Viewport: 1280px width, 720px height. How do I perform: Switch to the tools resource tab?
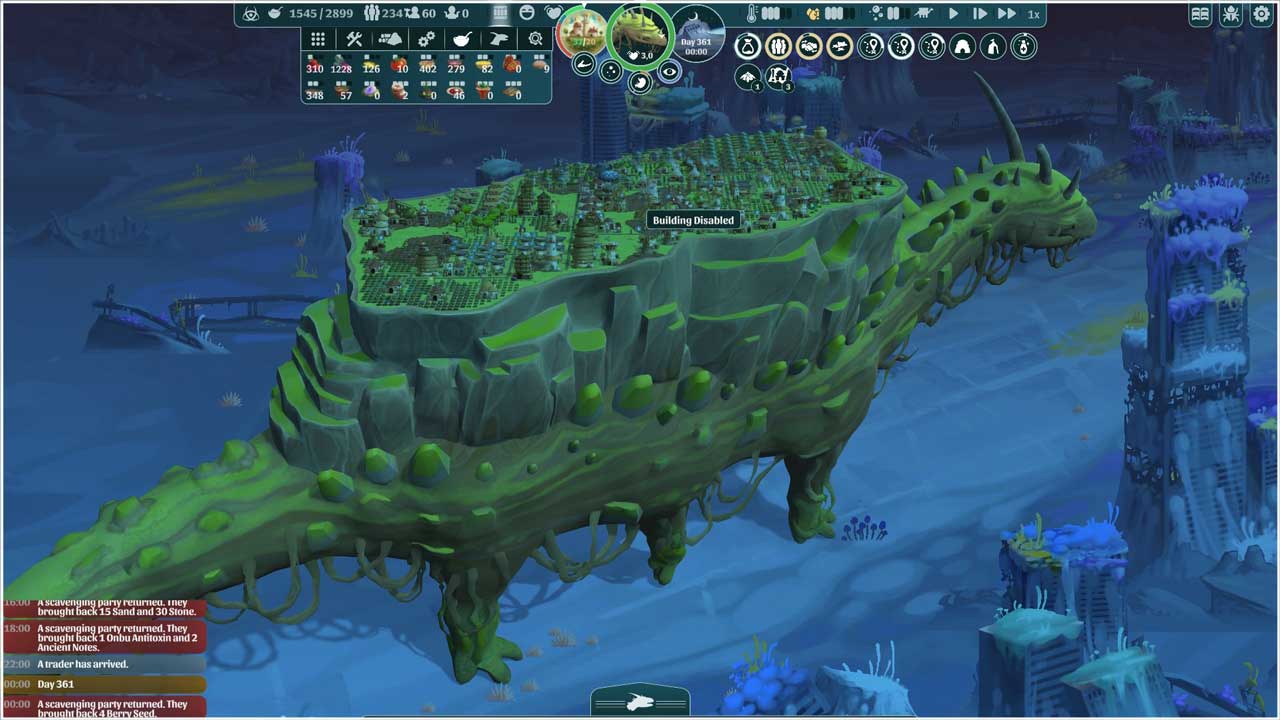[354, 39]
